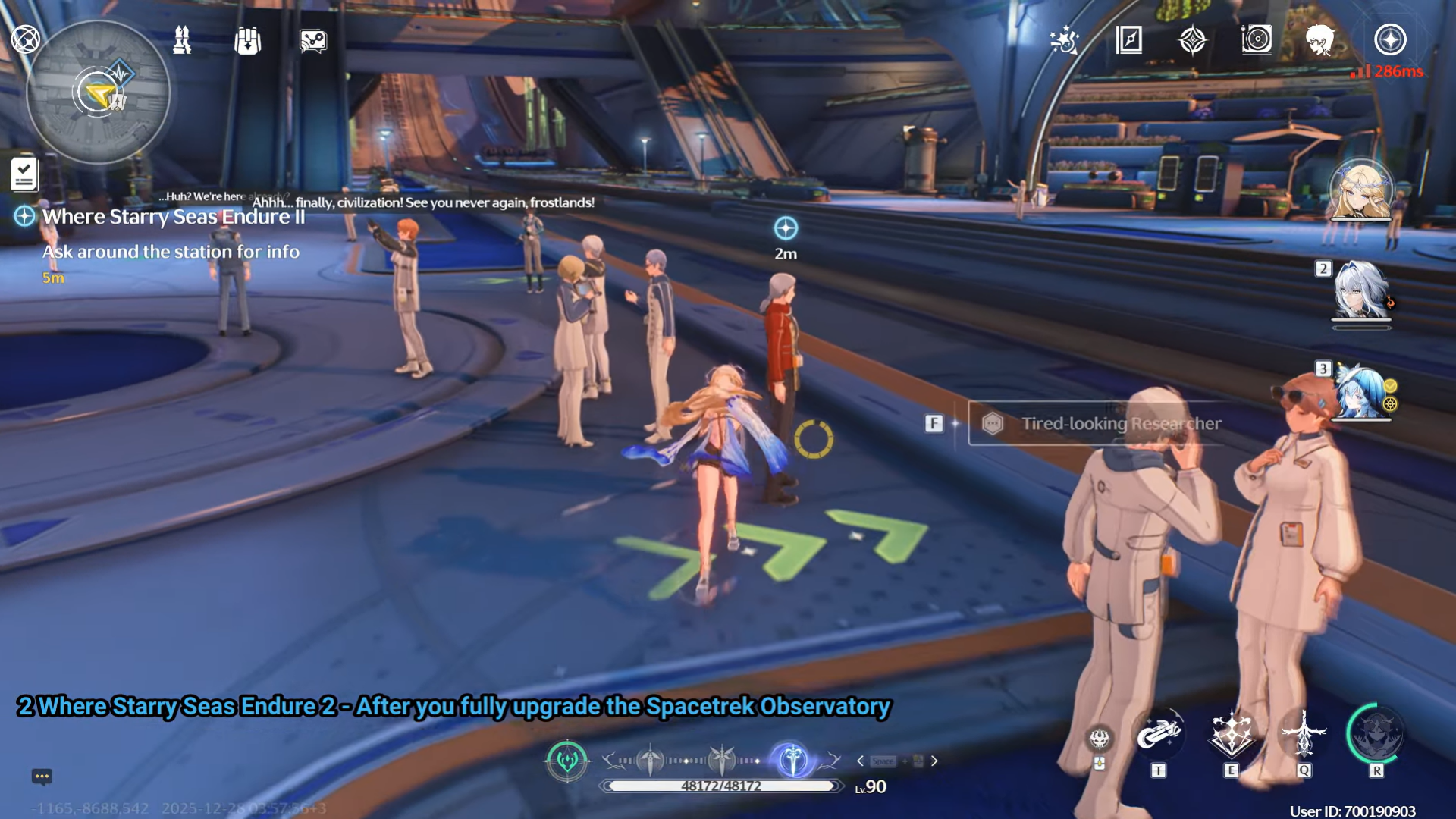Open the events sparkle icon in the top bar
This screenshot has height=819, width=1456.
(x=1064, y=40)
